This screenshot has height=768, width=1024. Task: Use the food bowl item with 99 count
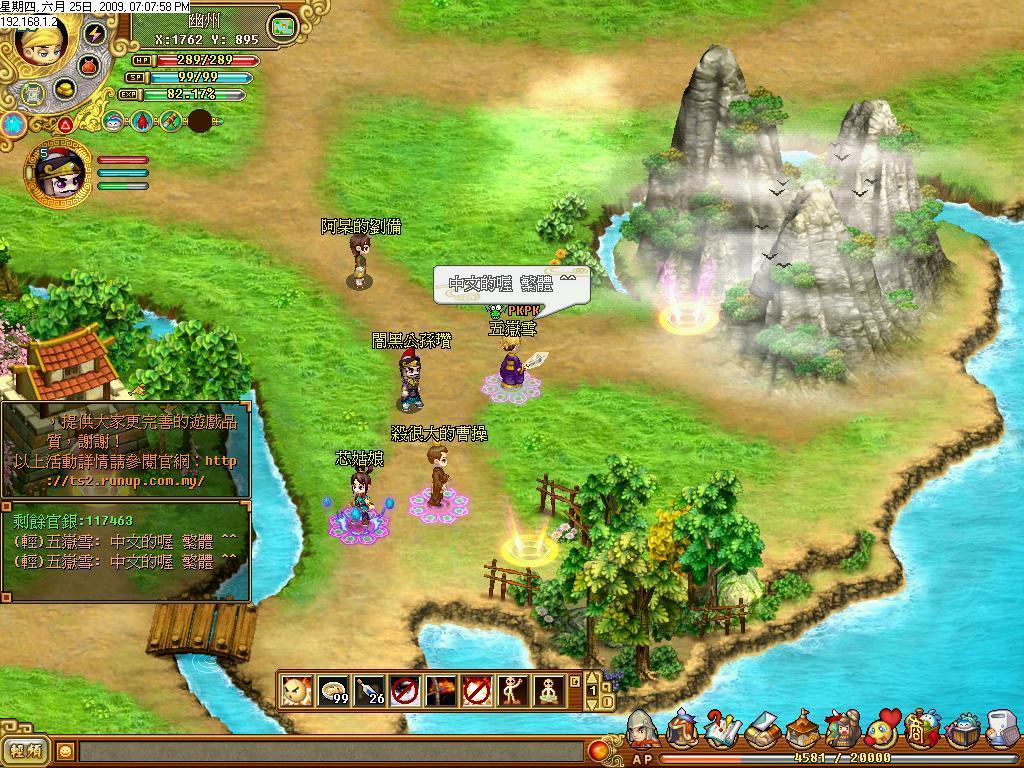[x=333, y=691]
